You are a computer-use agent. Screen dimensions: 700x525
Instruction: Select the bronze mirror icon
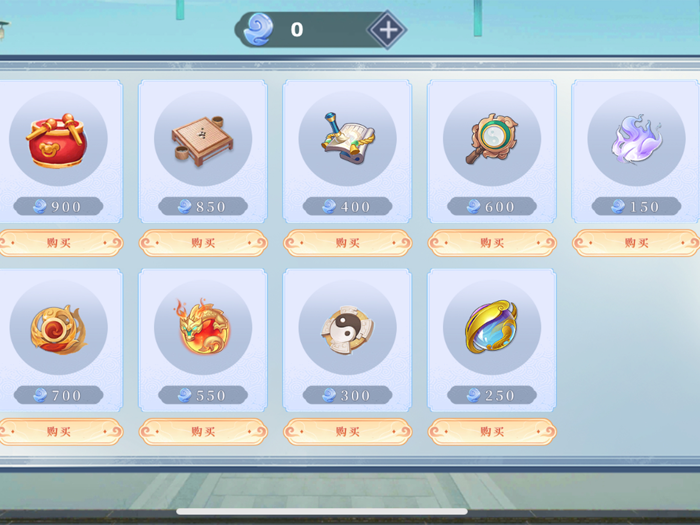click(492, 139)
